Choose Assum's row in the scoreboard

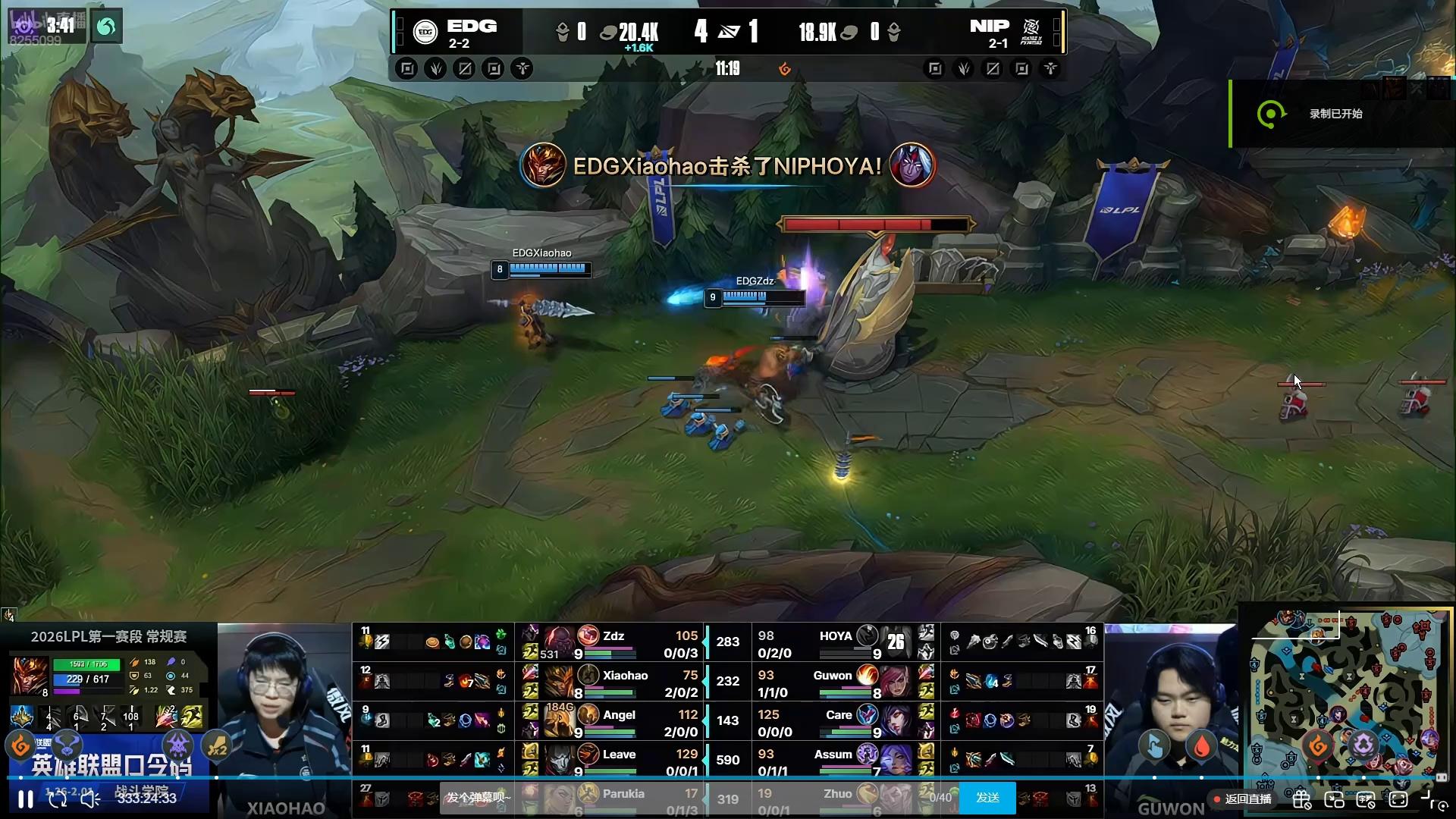[x=834, y=761]
